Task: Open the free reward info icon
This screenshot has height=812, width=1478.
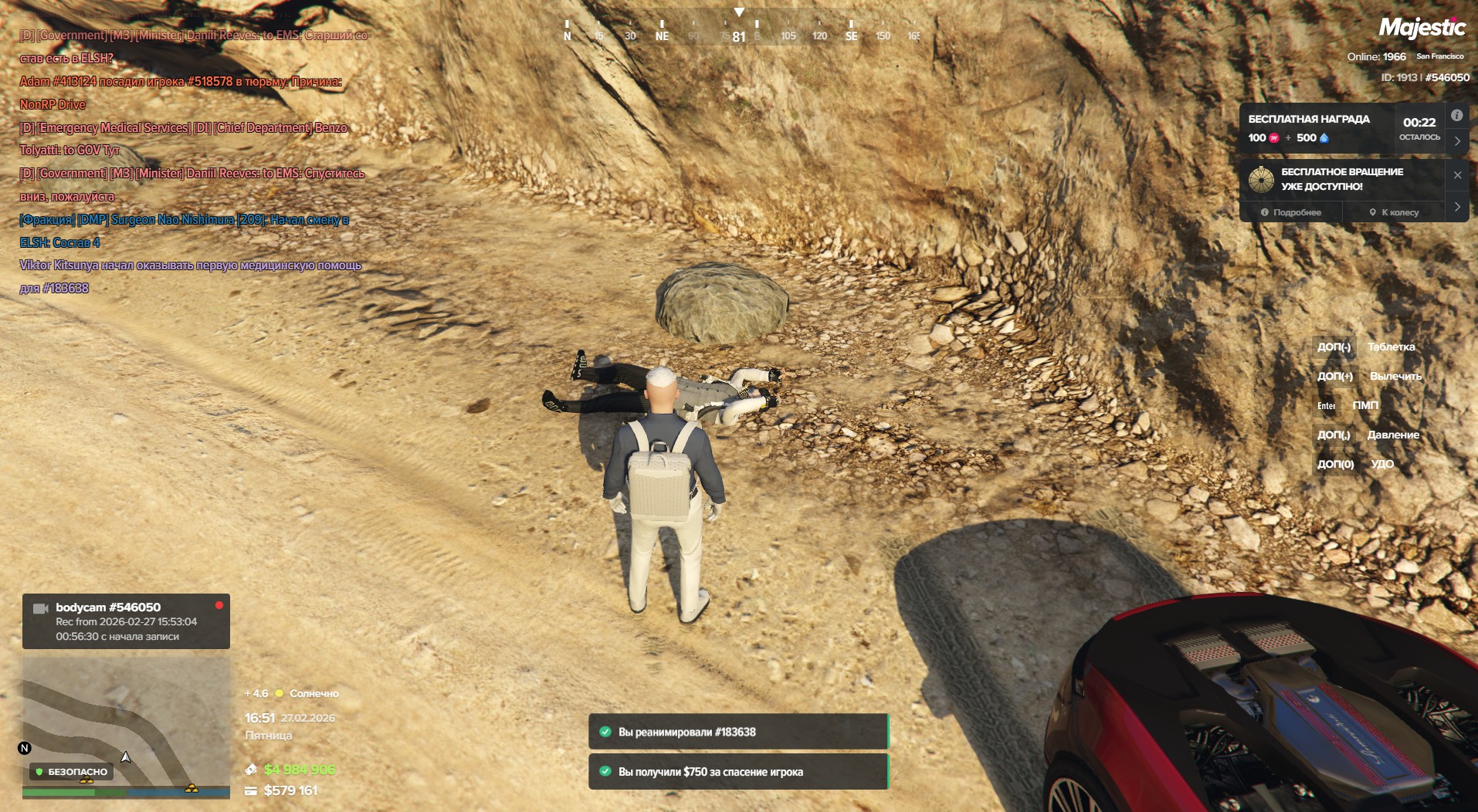Action: click(1456, 116)
